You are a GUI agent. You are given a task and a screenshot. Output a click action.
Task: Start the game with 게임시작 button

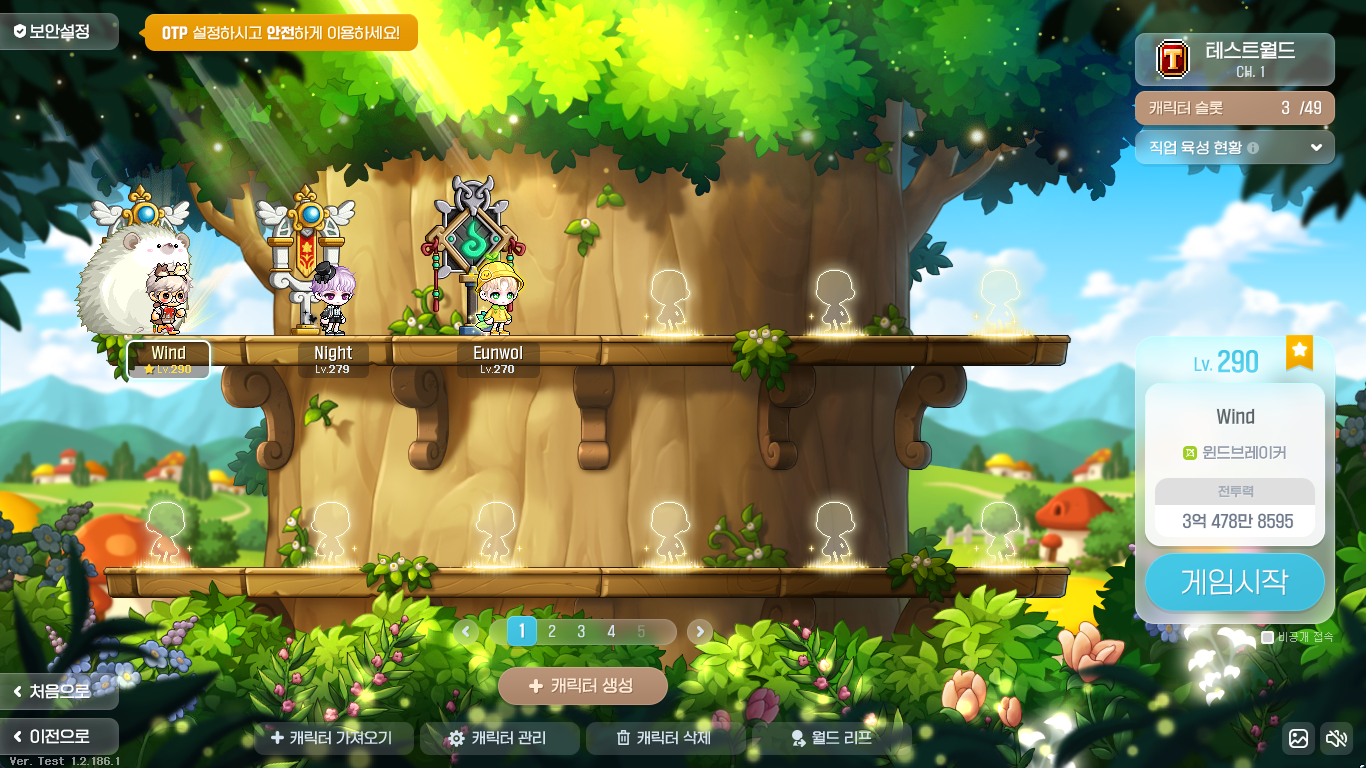(1234, 582)
